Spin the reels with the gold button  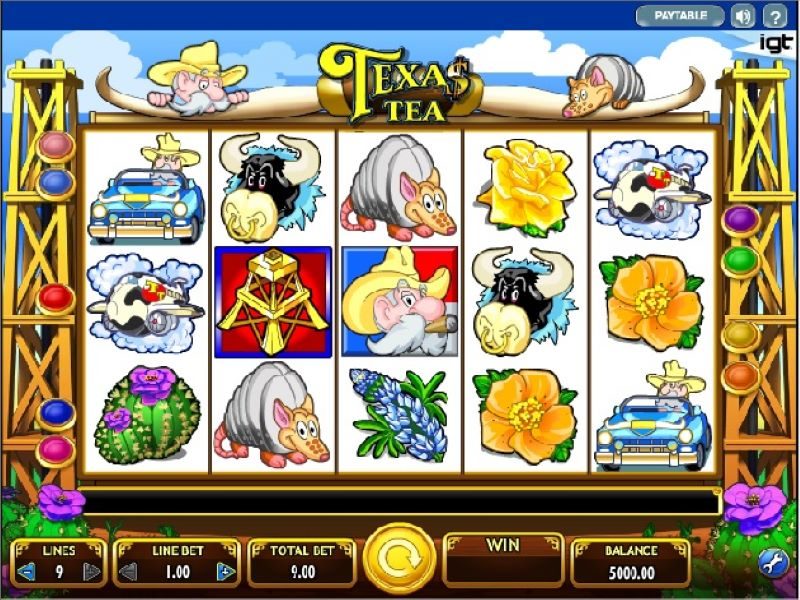tap(399, 559)
